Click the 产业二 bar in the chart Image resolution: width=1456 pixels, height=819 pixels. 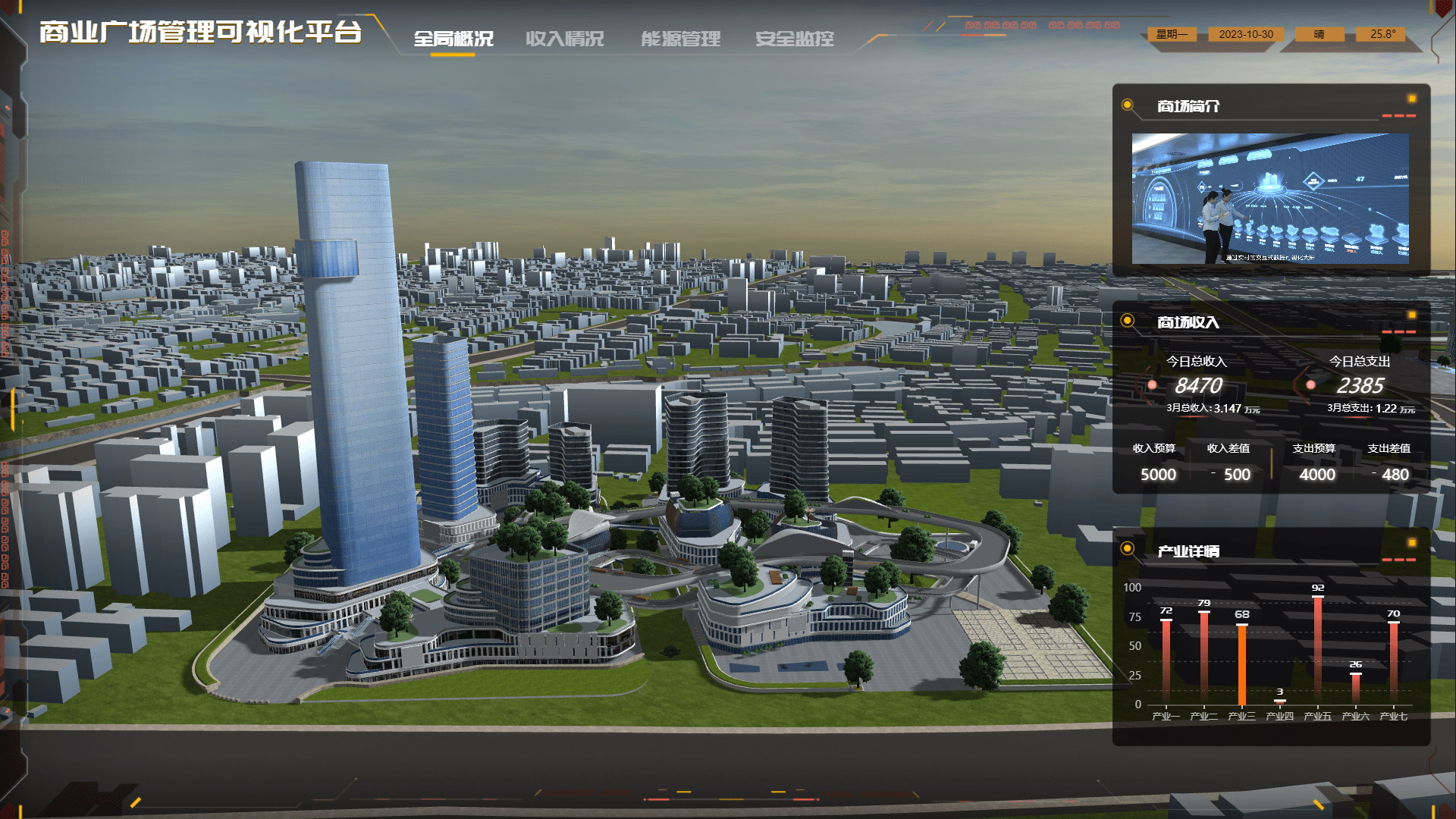click(1204, 657)
